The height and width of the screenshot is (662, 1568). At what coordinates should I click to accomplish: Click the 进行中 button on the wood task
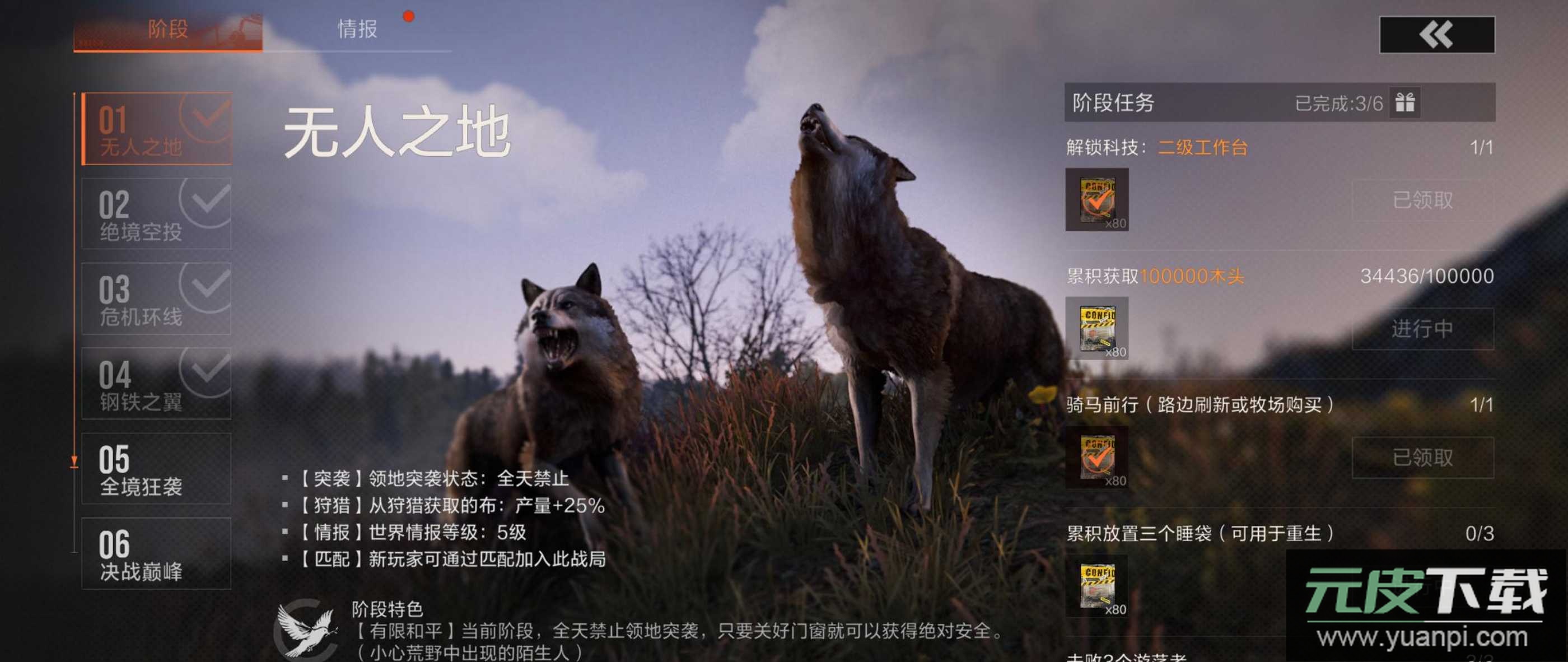click(x=1422, y=329)
